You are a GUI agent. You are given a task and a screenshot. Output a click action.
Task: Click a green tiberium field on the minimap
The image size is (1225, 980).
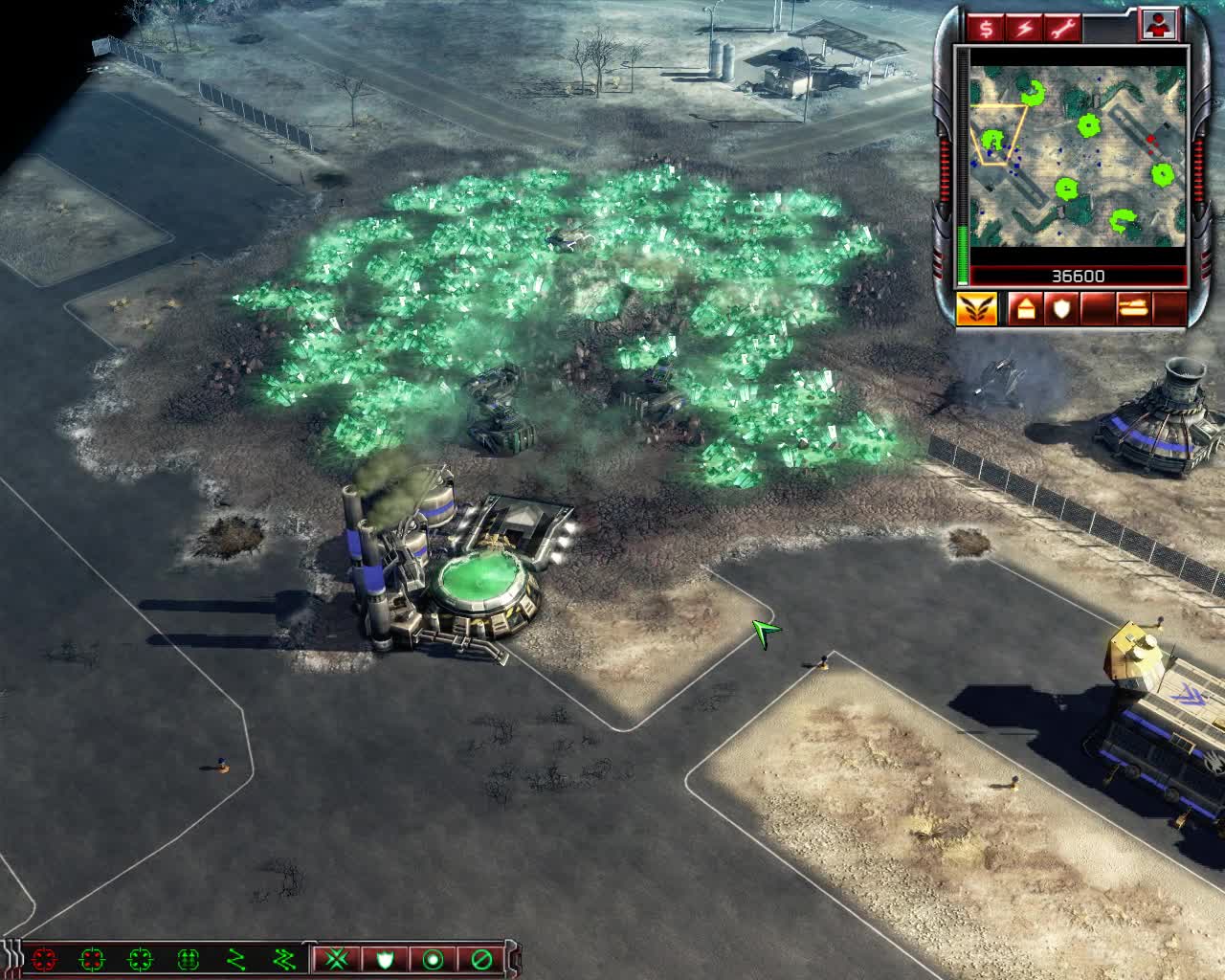coord(1090,126)
